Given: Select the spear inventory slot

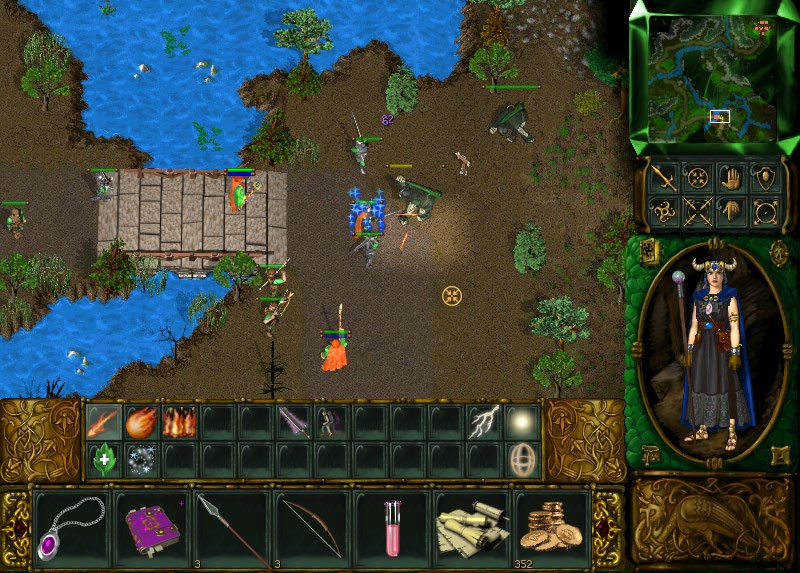Looking at the screenshot, I should (x=230, y=528).
